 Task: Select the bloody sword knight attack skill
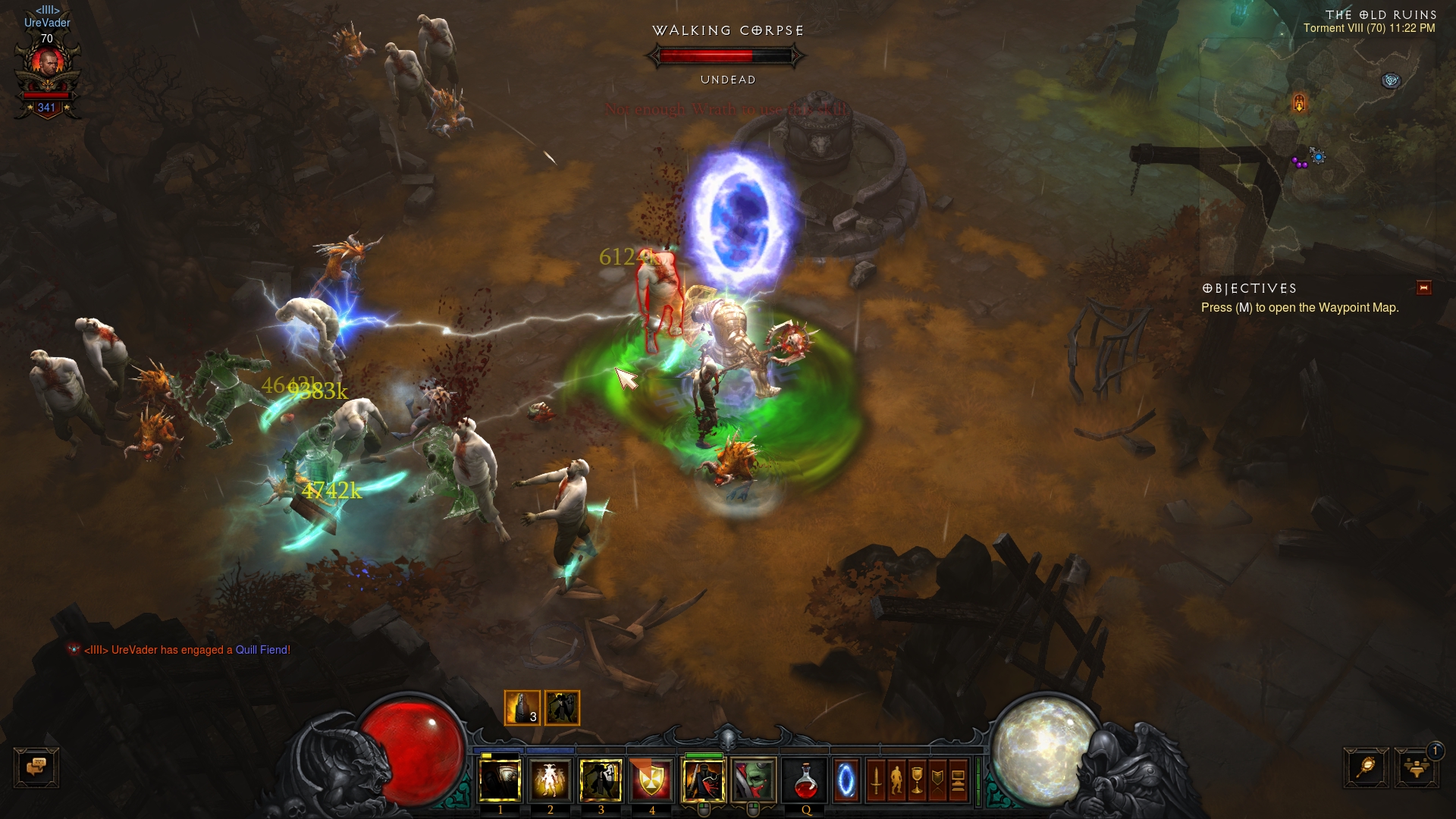pos(704,780)
